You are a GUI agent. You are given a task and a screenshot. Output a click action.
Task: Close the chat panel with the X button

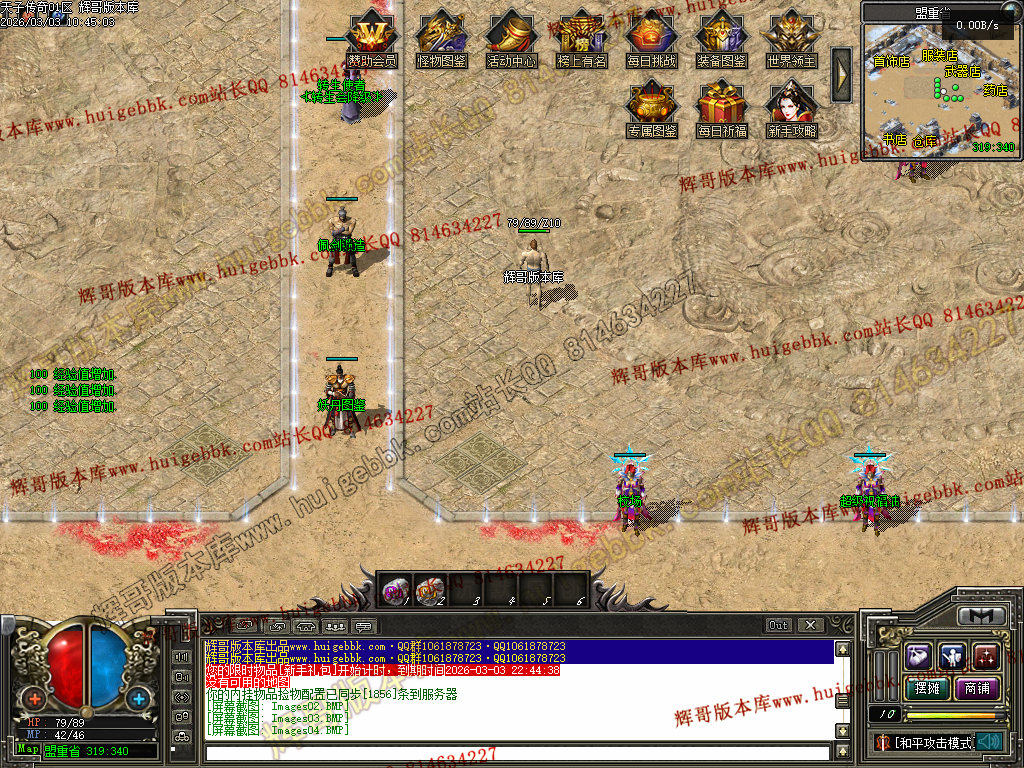[x=811, y=625]
